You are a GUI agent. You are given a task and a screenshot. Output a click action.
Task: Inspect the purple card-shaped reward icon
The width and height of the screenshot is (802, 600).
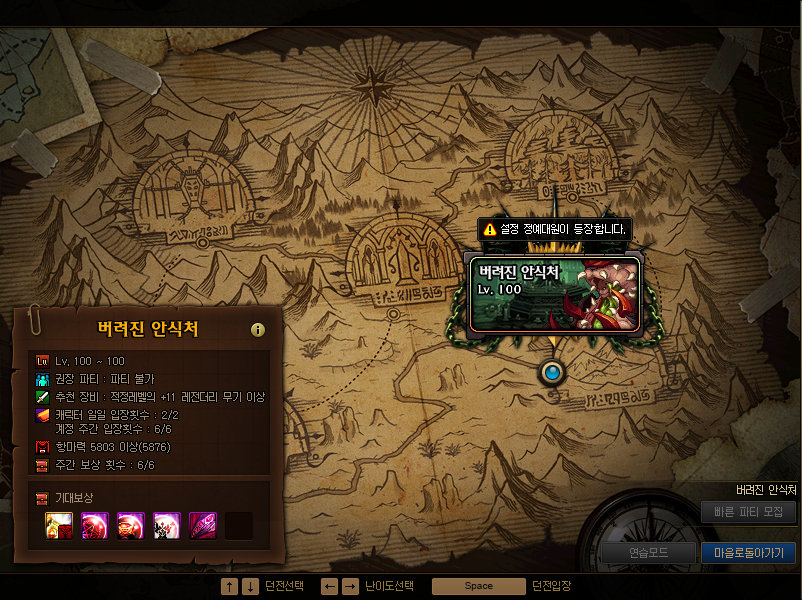click(x=204, y=525)
